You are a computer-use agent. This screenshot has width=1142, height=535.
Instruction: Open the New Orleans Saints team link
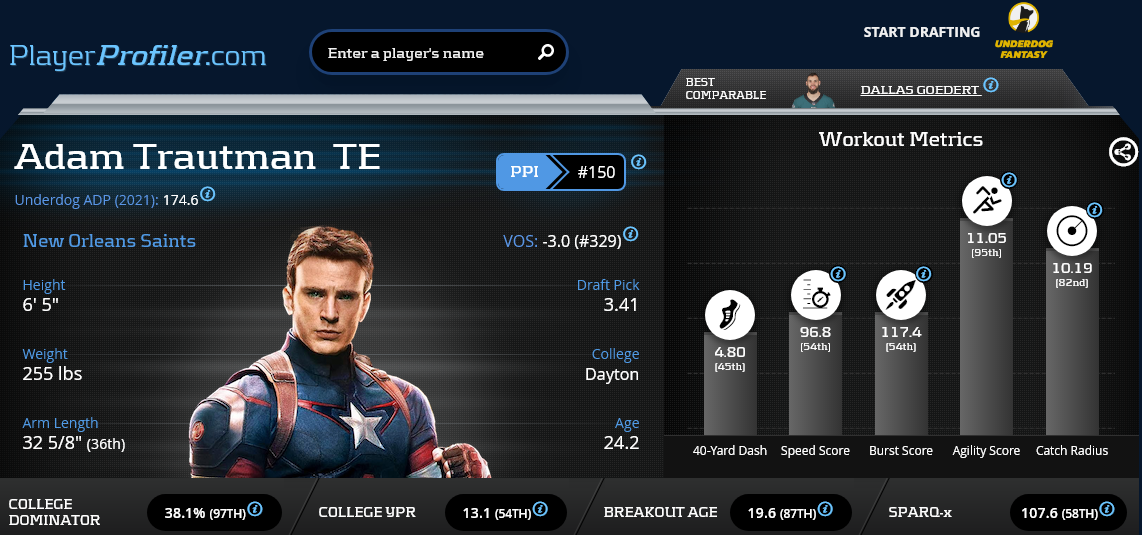coord(109,241)
